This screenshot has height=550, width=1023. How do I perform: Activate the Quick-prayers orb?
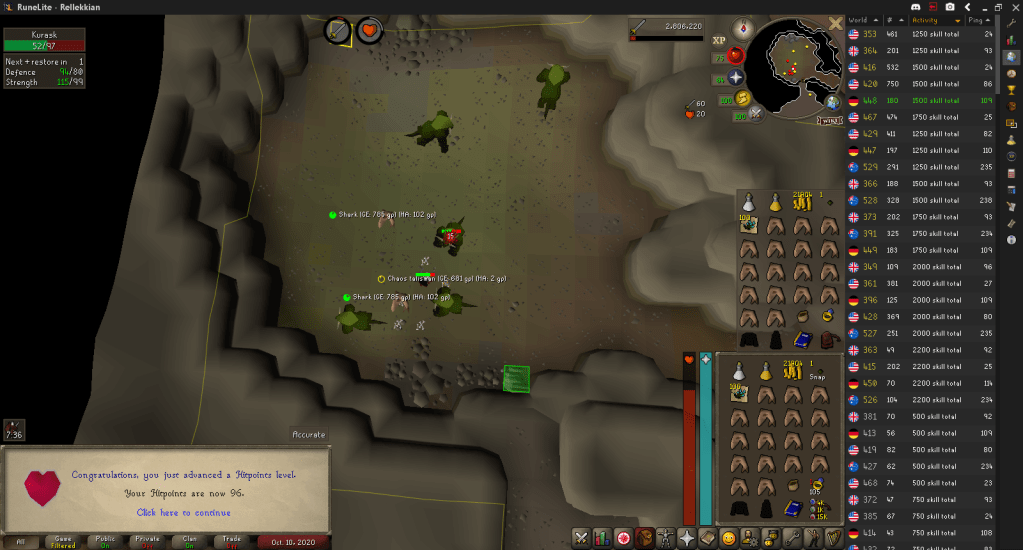click(x=736, y=77)
